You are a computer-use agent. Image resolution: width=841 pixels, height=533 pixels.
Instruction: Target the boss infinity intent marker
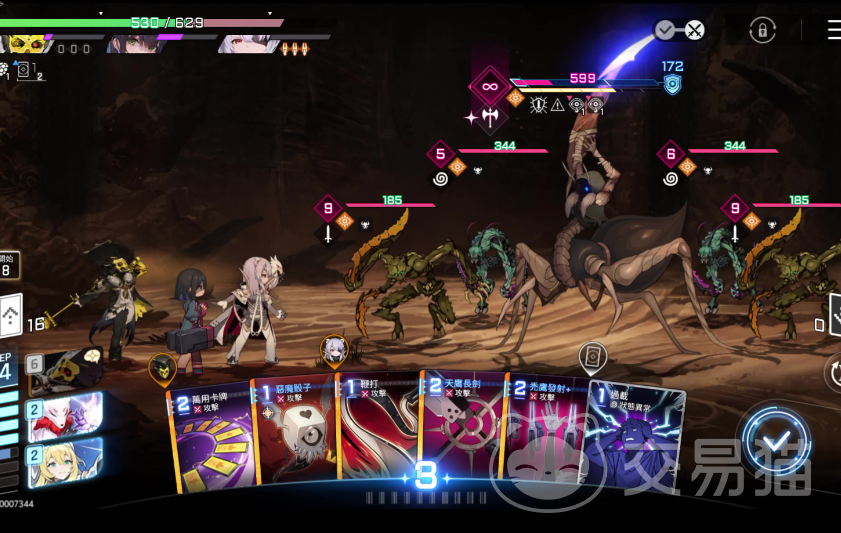click(490, 86)
